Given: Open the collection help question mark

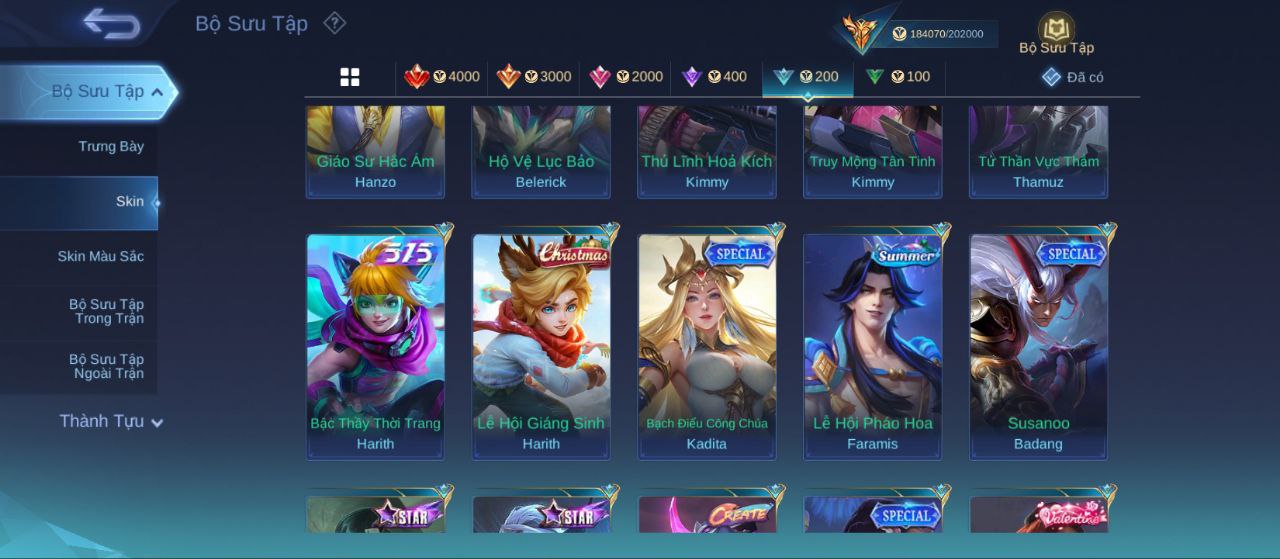Looking at the screenshot, I should point(335,23).
